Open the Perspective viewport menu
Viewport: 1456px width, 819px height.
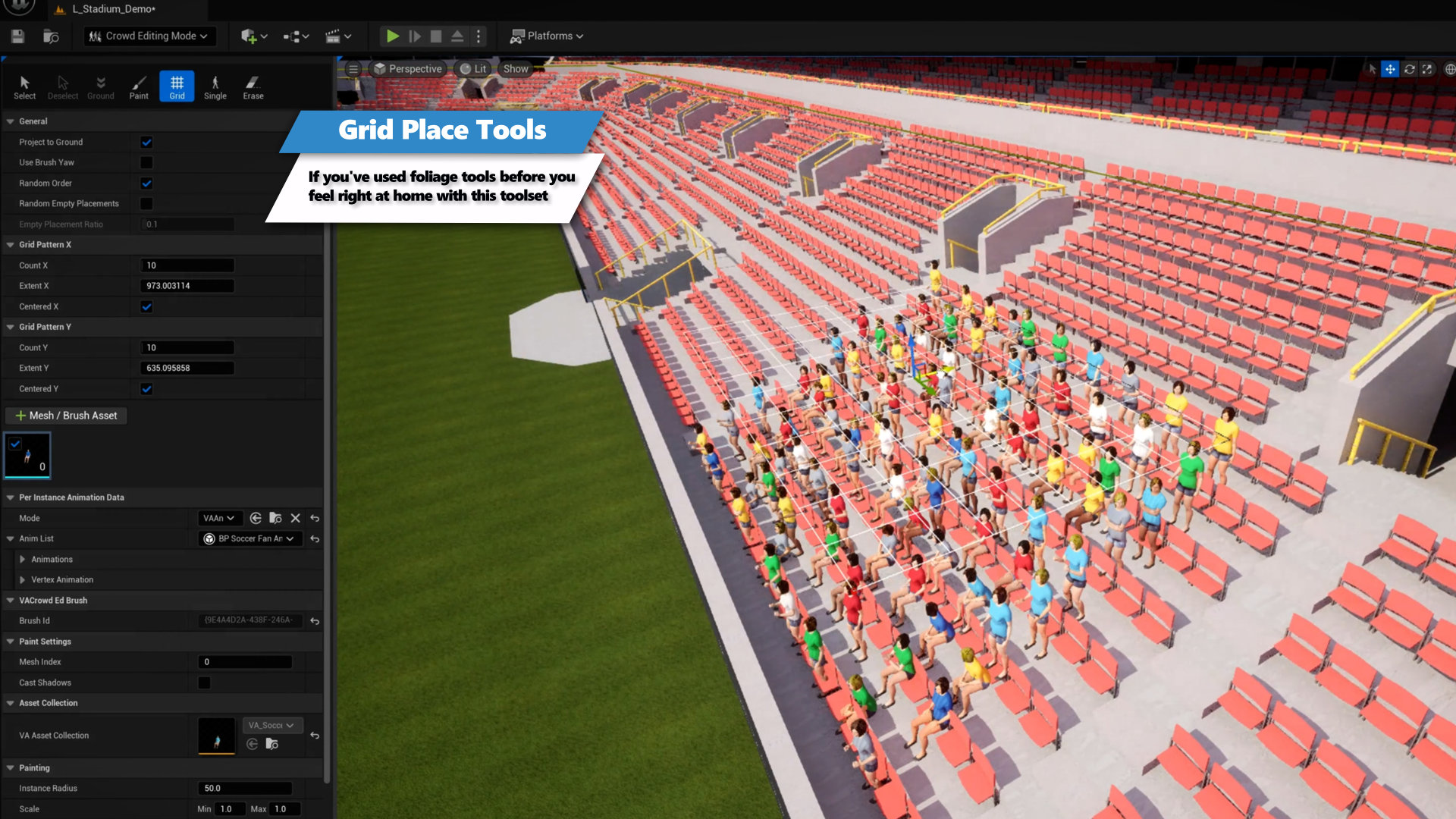tap(408, 68)
